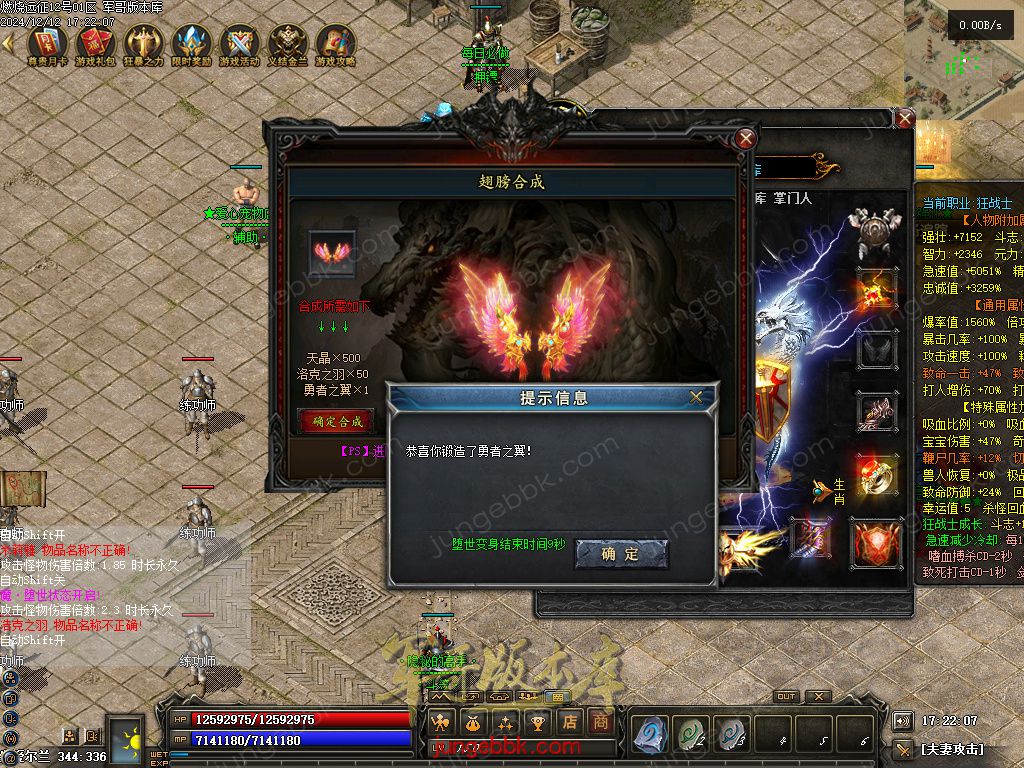Open the 尊贵月卡 monthly card icon
The width and height of the screenshot is (1024, 768).
47,44
